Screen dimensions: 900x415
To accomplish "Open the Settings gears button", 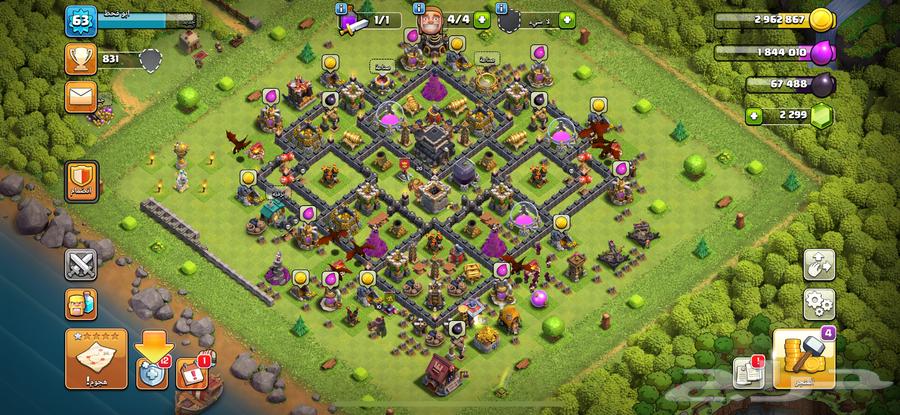I will [819, 302].
